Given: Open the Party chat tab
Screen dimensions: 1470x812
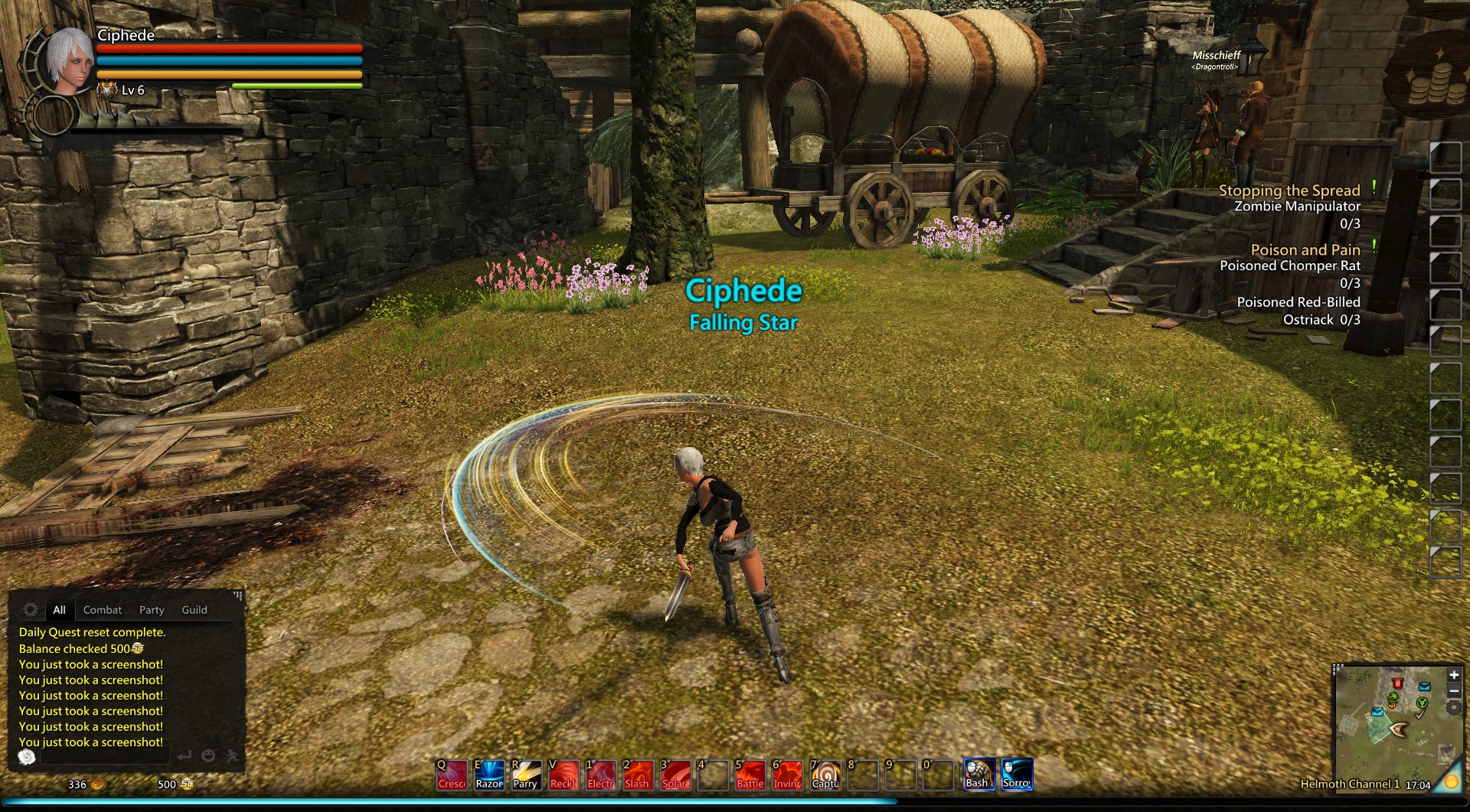Looking at the screenshot, I should point(152,610).
